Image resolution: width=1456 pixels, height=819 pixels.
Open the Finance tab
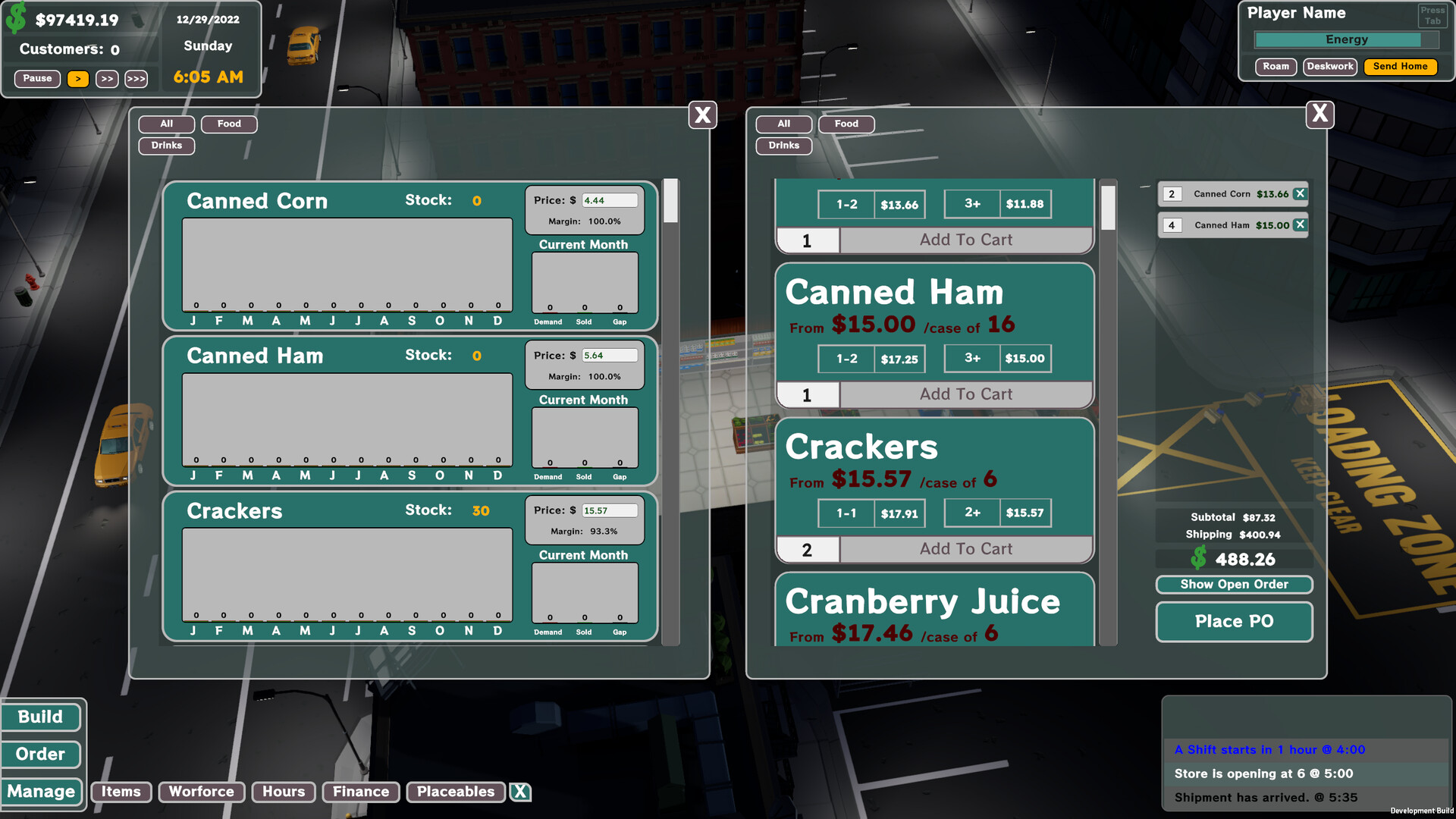360,792
